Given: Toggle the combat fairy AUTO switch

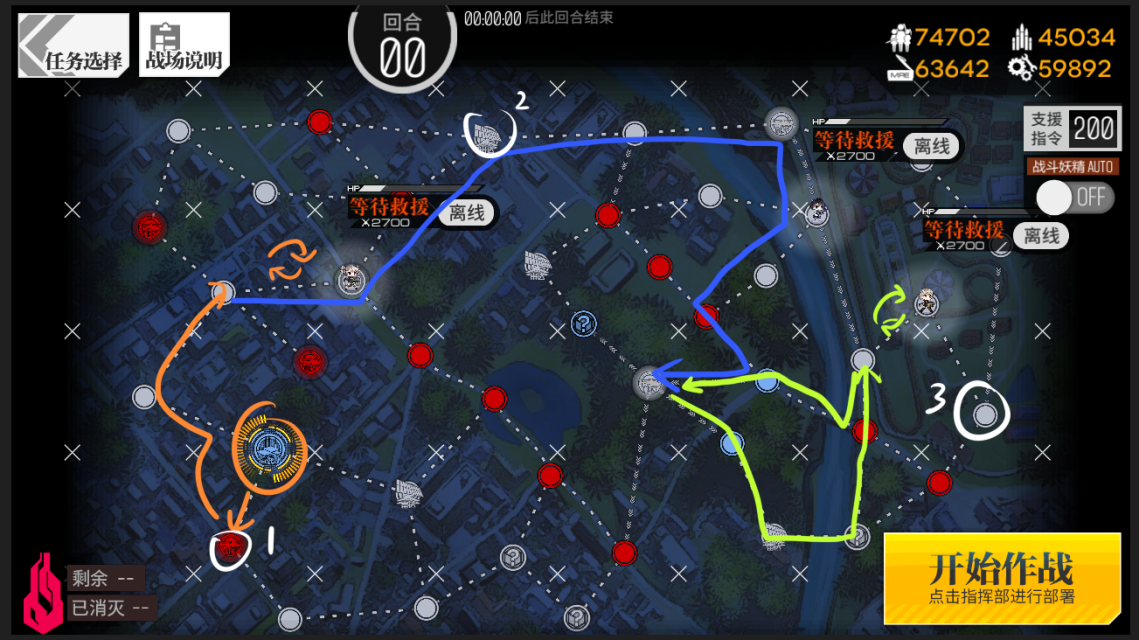Looking at the screenshot, I should 1075,197.
